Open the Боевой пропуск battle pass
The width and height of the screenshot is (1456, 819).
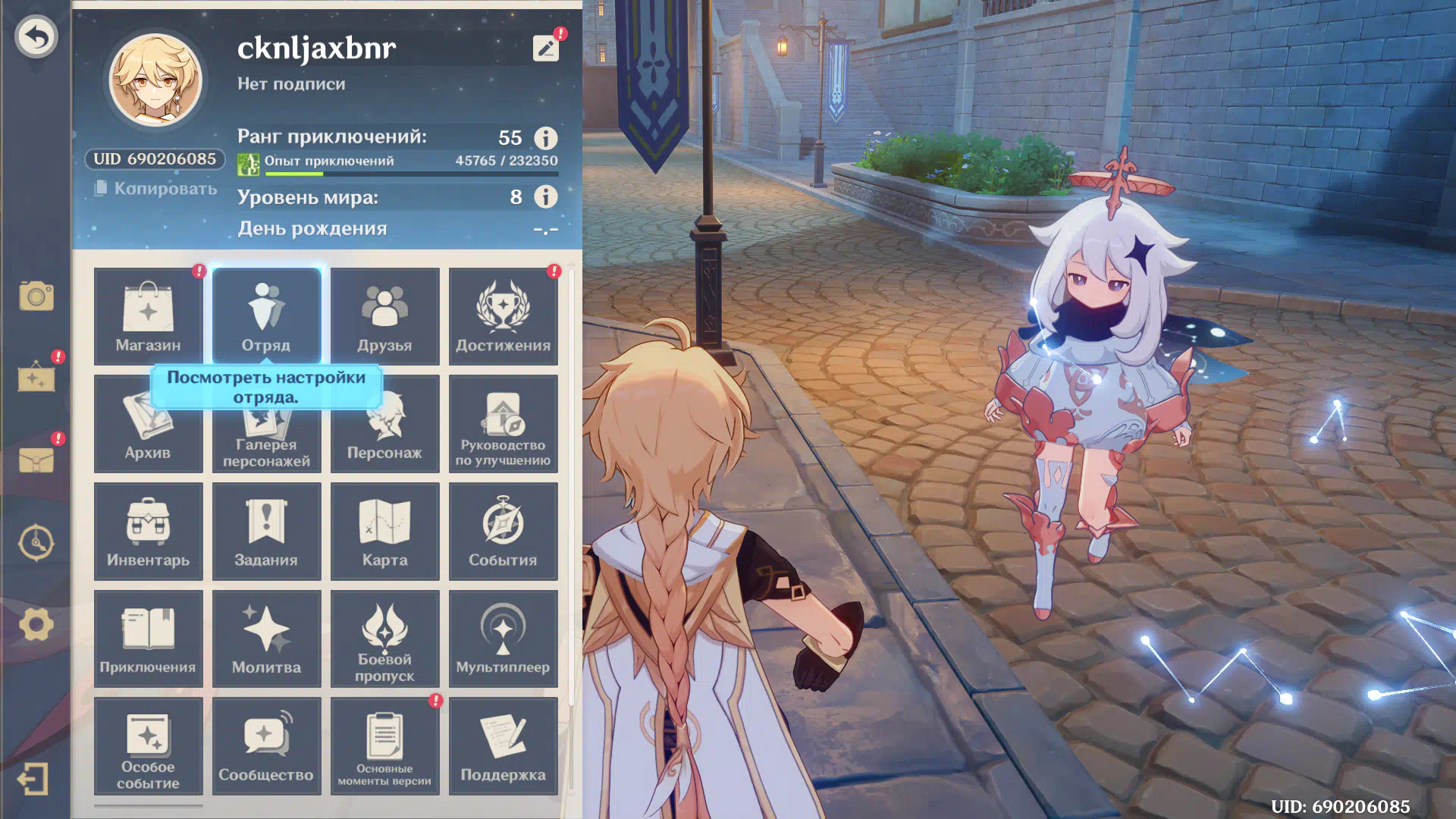384,639
